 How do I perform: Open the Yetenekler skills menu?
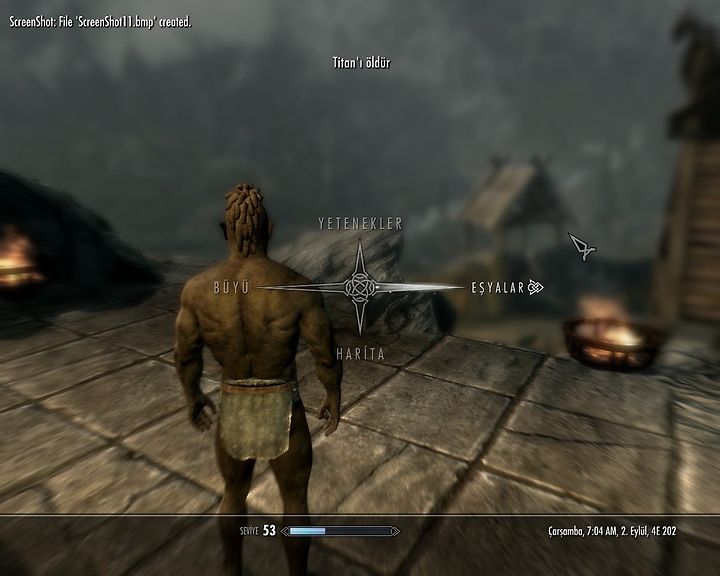(360, 223)
